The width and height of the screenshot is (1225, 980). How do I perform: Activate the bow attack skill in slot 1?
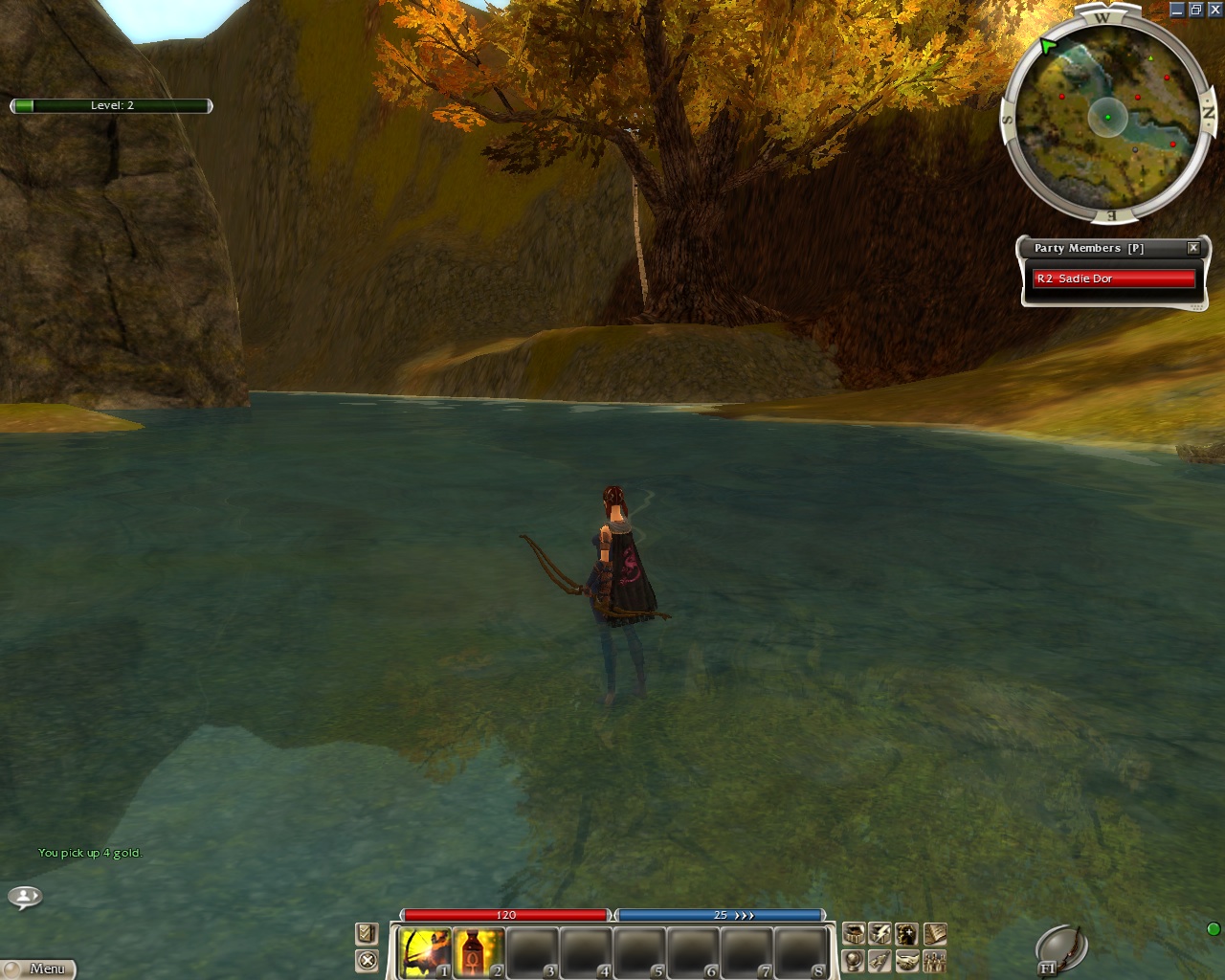[424, 953]
